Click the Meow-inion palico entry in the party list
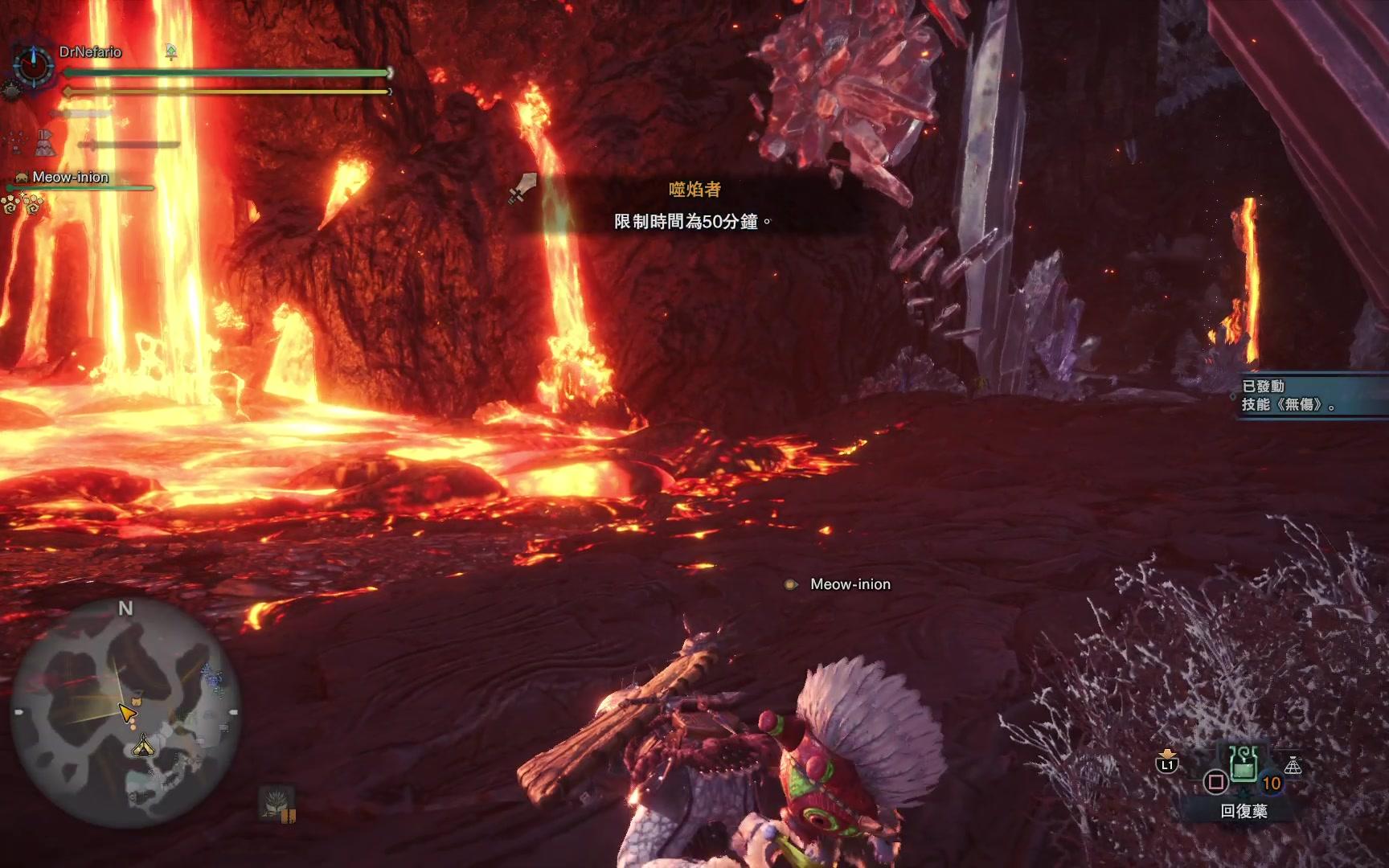Viewport: 1389px width, 868px height. point(69,178)
